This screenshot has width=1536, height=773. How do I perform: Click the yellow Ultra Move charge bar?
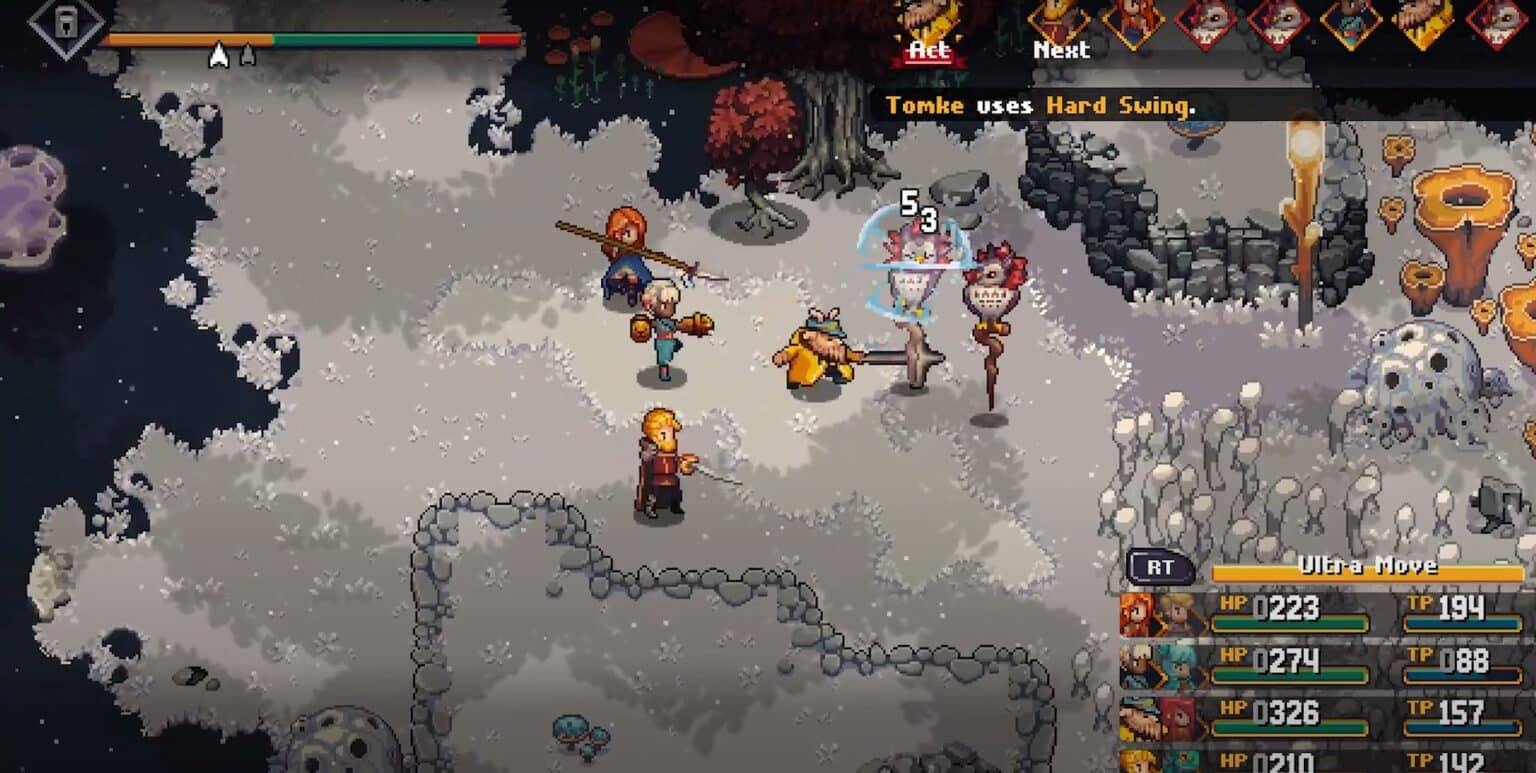pos(1368,574)
